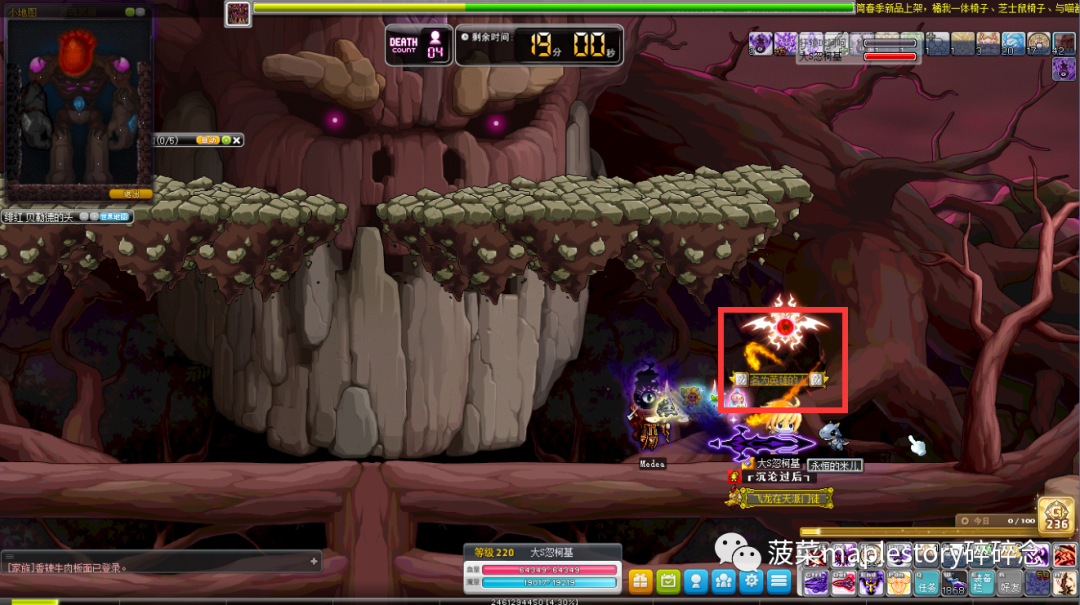Click the gold level 236 badge
This screenshot has width=1080, height=605.
click(1057, 514)
